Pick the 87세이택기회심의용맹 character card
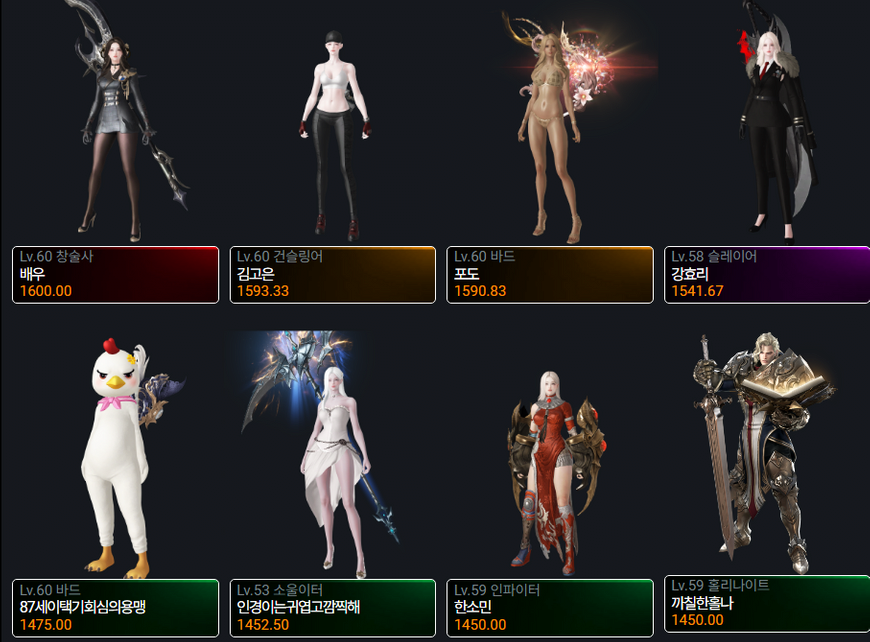 click(115, 607)
